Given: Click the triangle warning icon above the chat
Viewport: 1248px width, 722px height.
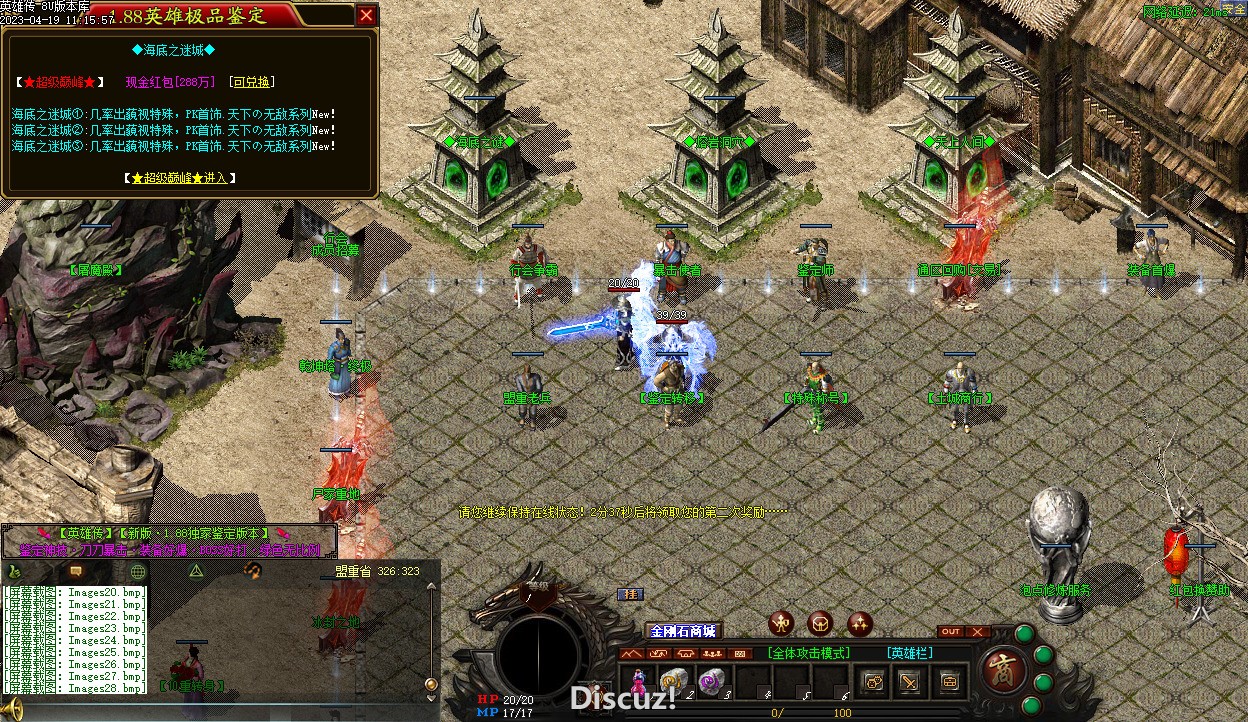Looking at the screenshot, I should (x=197, y=571).
